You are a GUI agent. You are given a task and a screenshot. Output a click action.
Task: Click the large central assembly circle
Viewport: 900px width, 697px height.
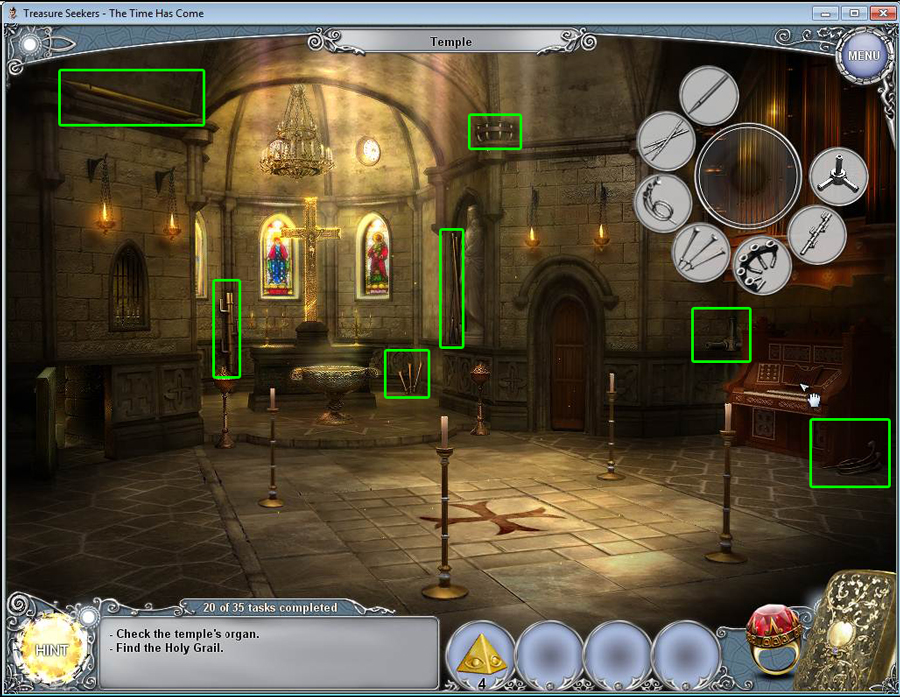[x=748, y=176]
